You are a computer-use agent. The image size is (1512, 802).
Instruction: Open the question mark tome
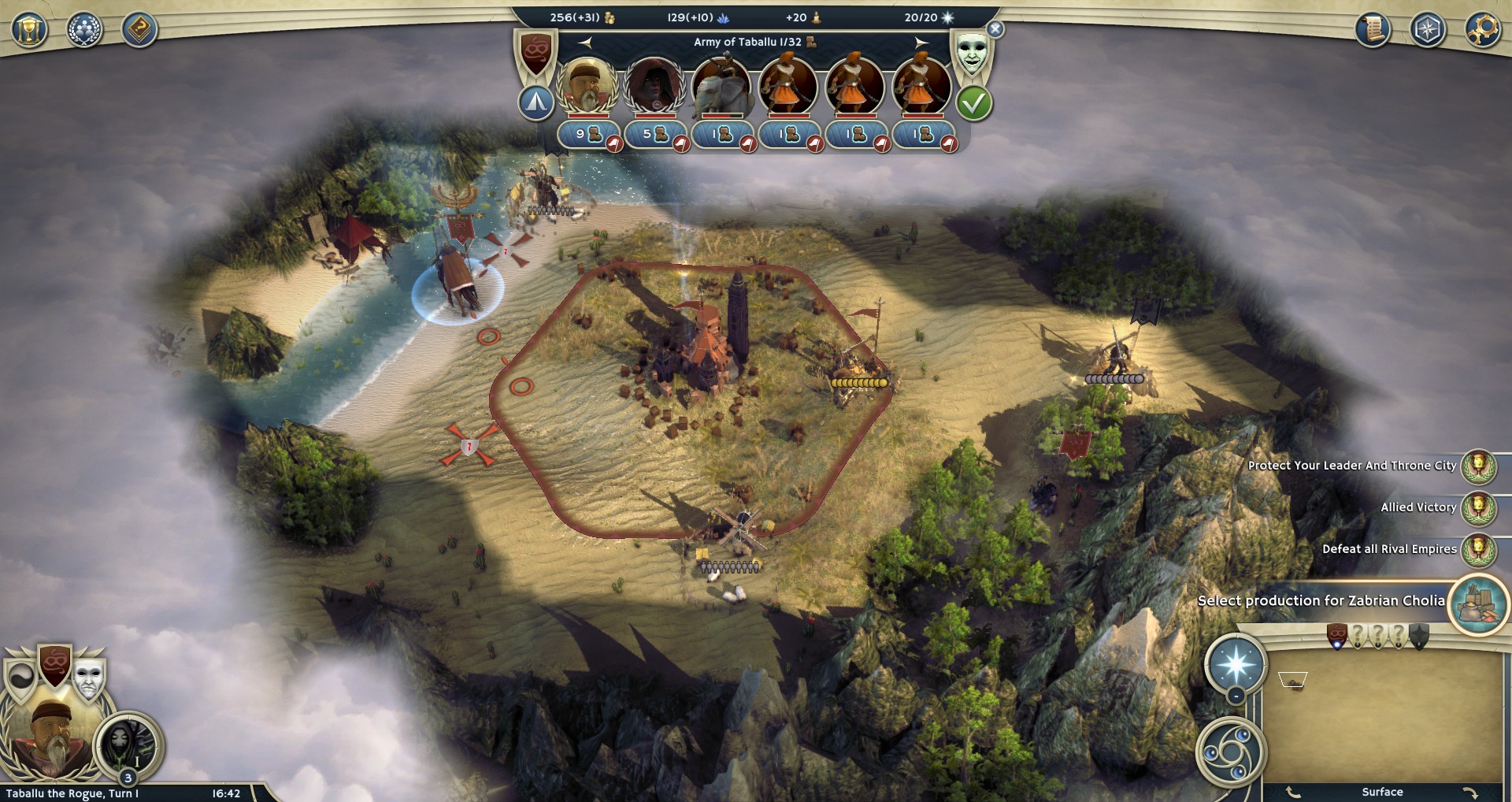coord(139,30)
